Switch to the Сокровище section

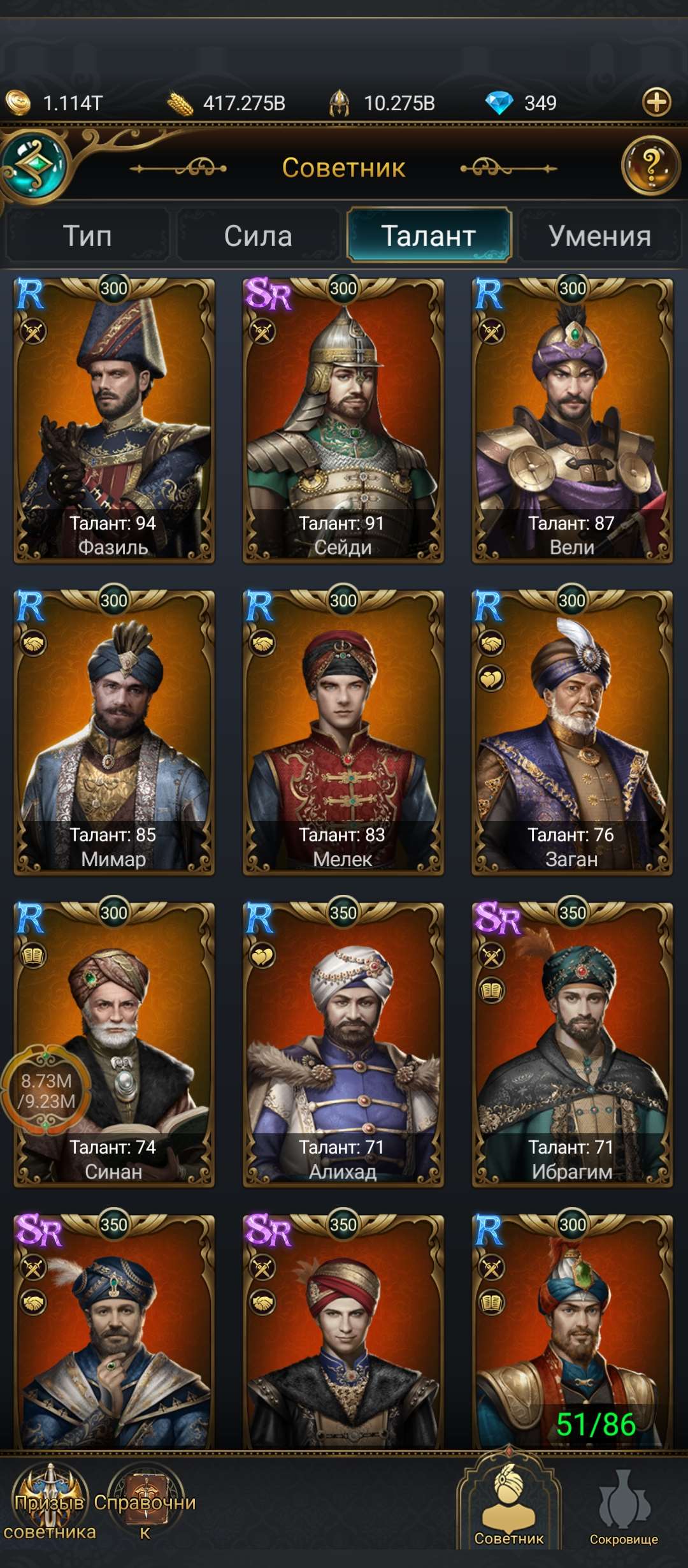coord(624,1511)
